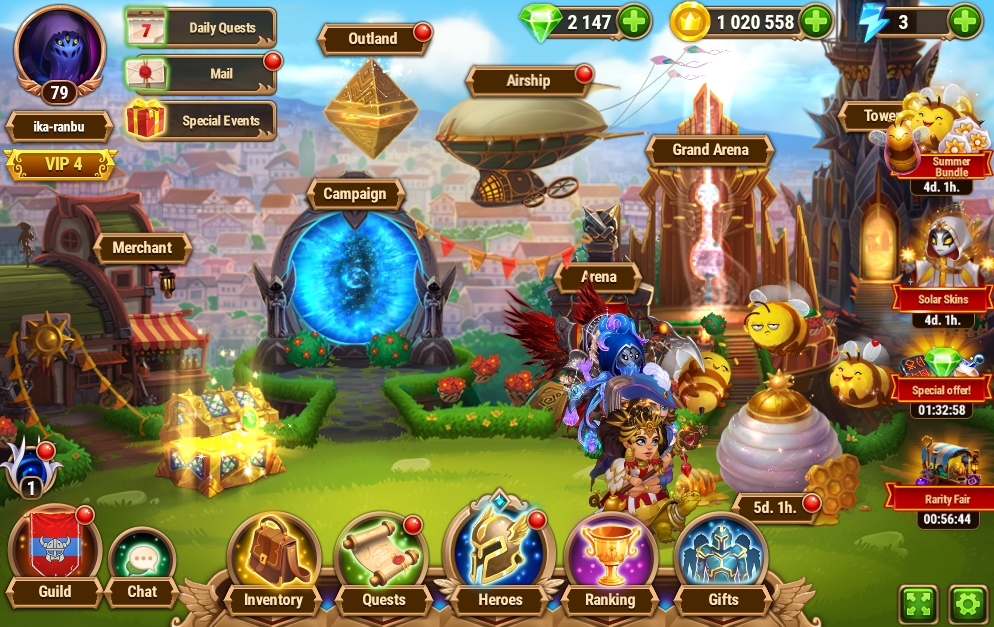The width and height of the screenshot is (994, 627).
Task: Open the VIP 4 status banner
Action: coord(61,163)
